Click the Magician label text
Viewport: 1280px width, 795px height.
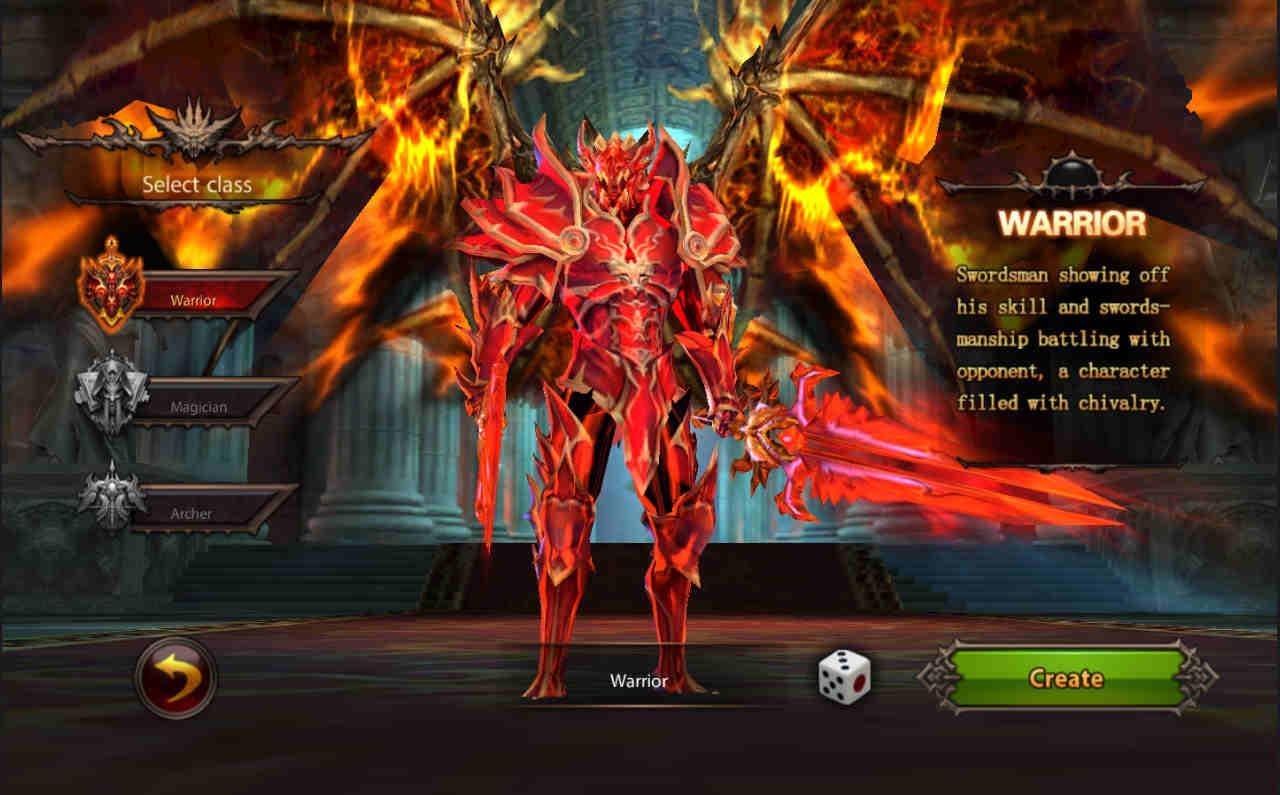(x=200, y=406)
